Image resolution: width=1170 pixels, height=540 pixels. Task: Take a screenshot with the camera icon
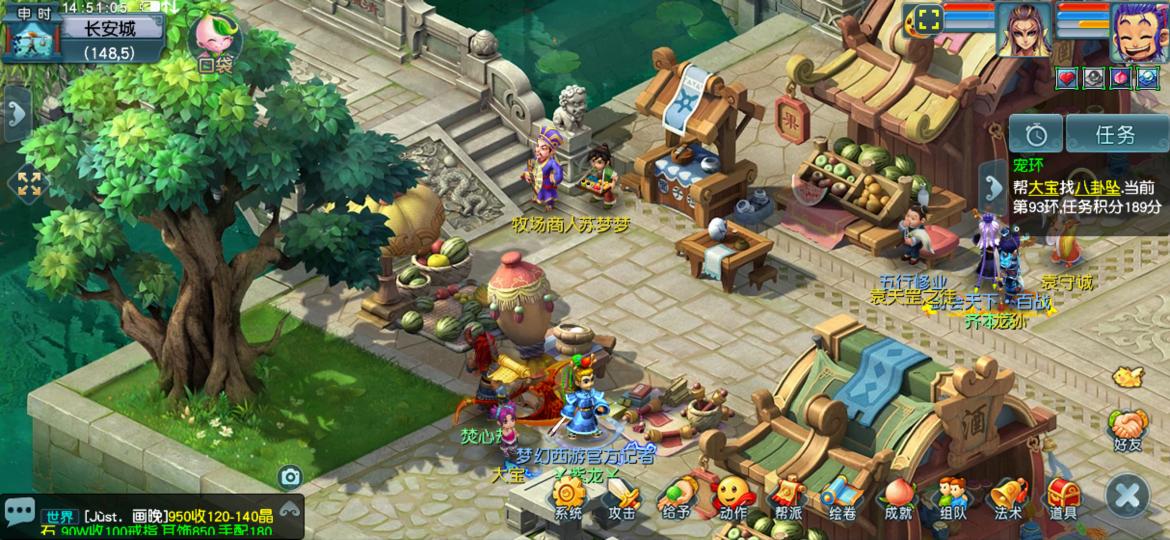[290, 477]
